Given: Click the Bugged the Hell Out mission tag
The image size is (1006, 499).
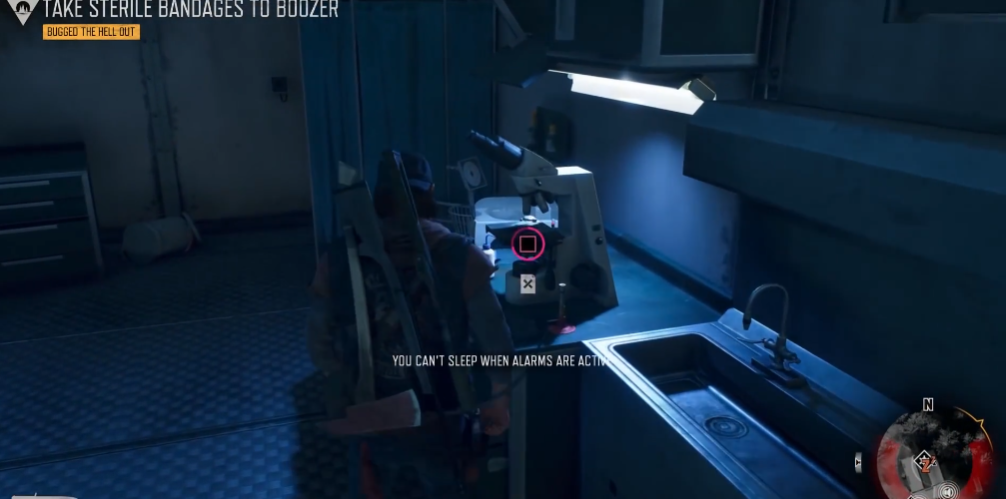Looking at the screenshot, I should point(91,32).
